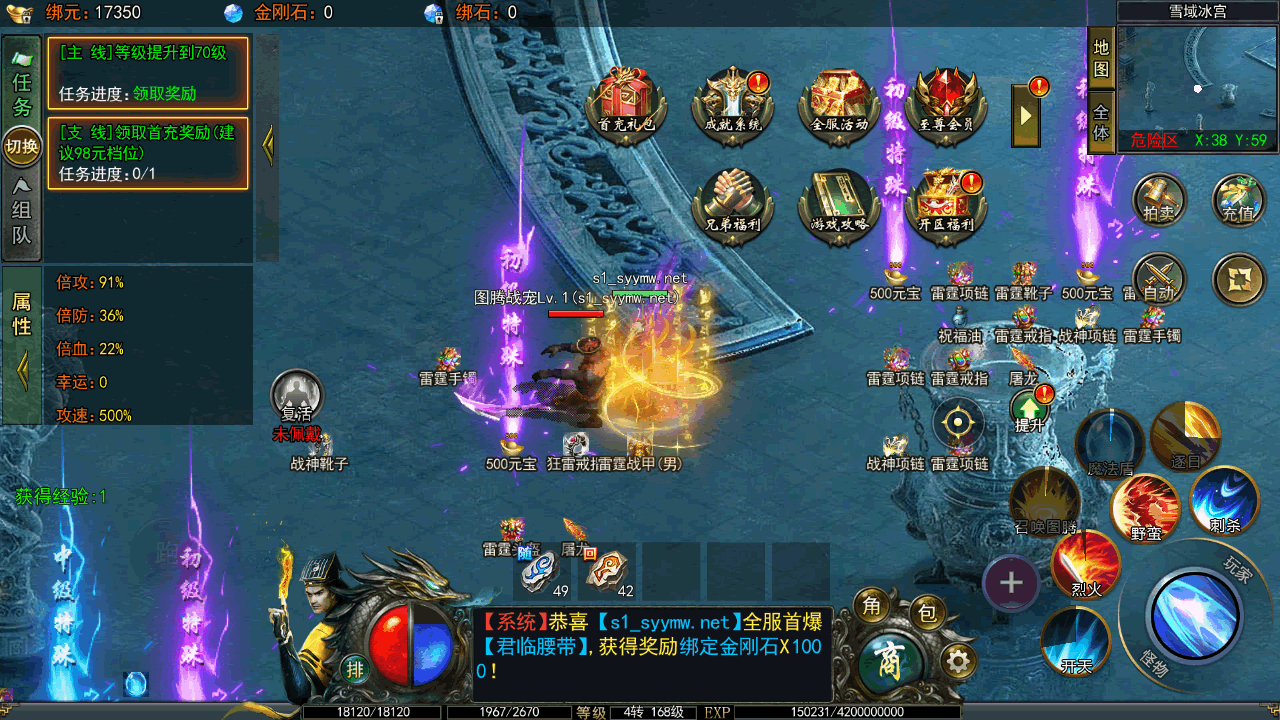The width and height of the screenshot is (1280, 720).
Task: Open the 开区福利 server-opening rewards icon
Action: (945, 201)
